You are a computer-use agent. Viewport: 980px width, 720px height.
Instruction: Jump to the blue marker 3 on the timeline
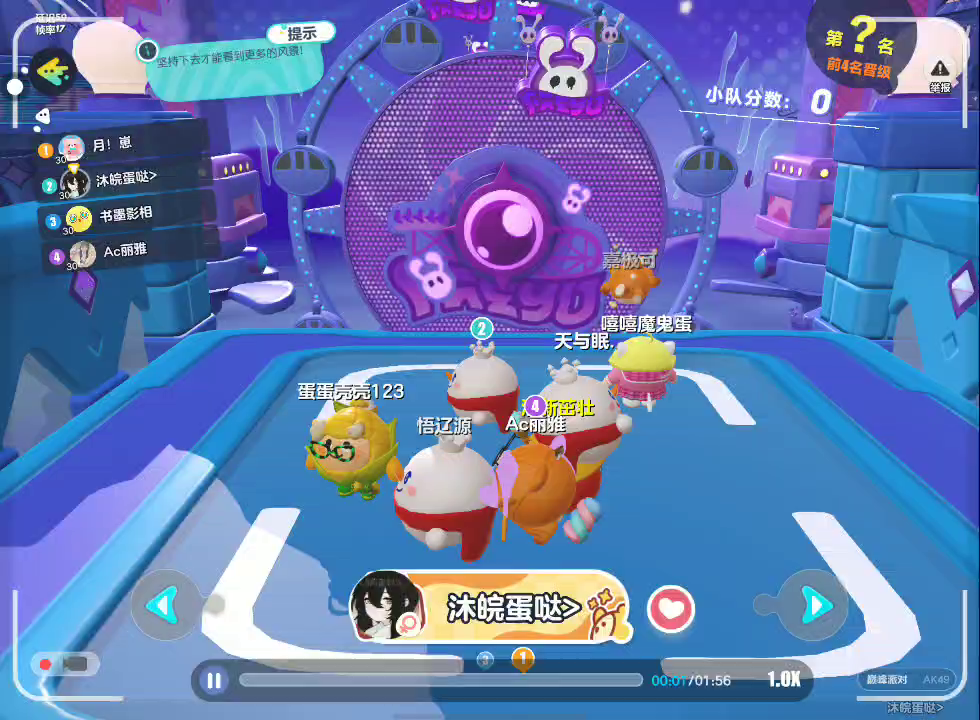pos(486,659)
